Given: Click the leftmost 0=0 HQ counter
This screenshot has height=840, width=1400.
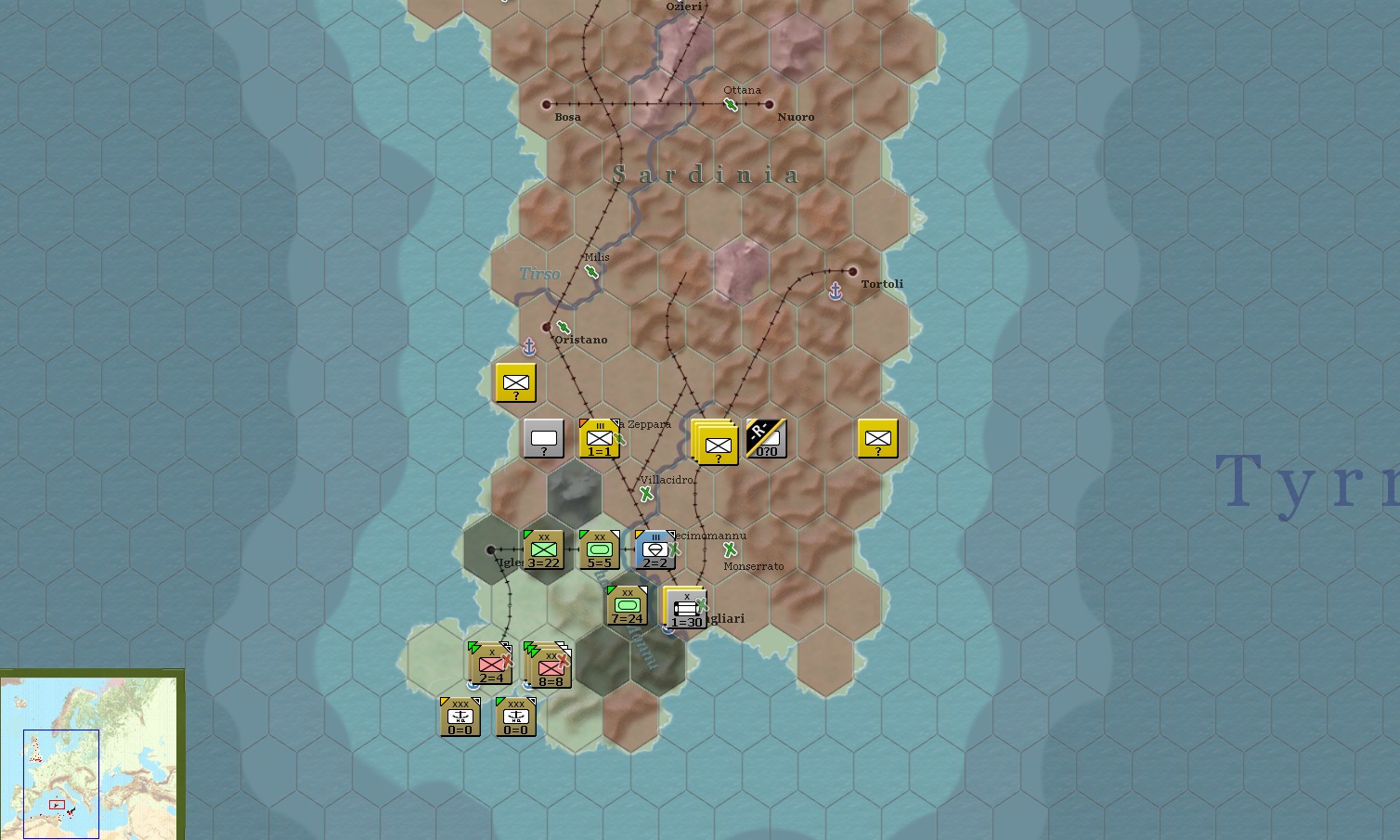Looking at the screenshot, I should (459, 716).
